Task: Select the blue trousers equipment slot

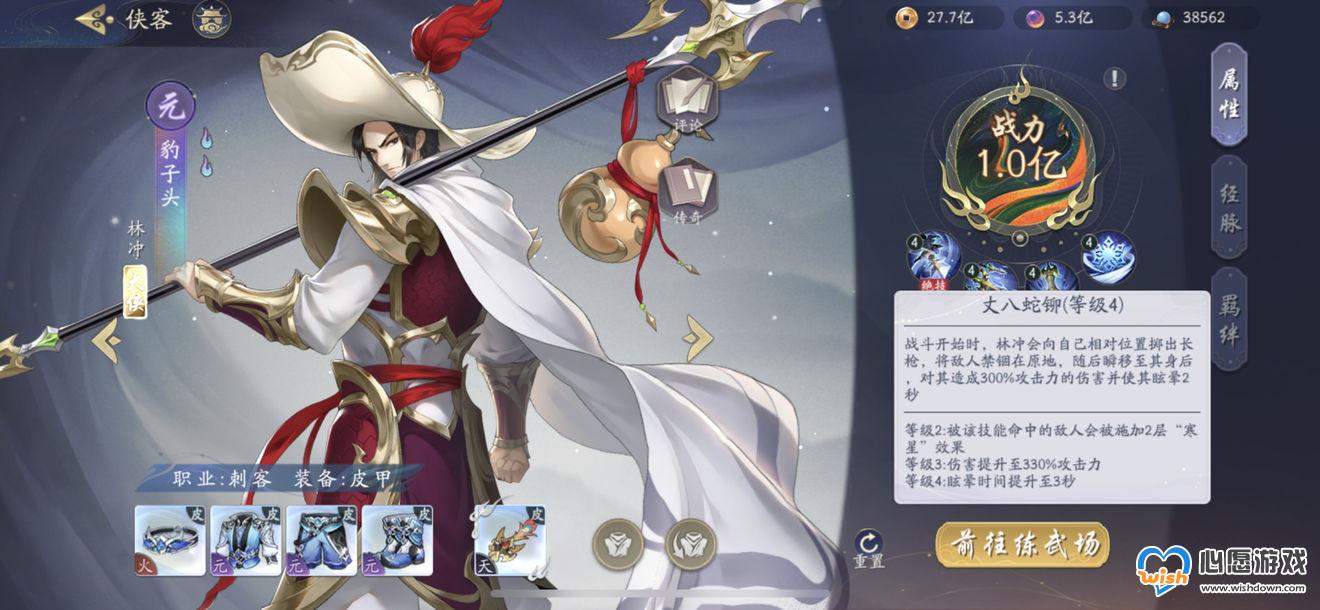Action: click(x=320, y=540)
